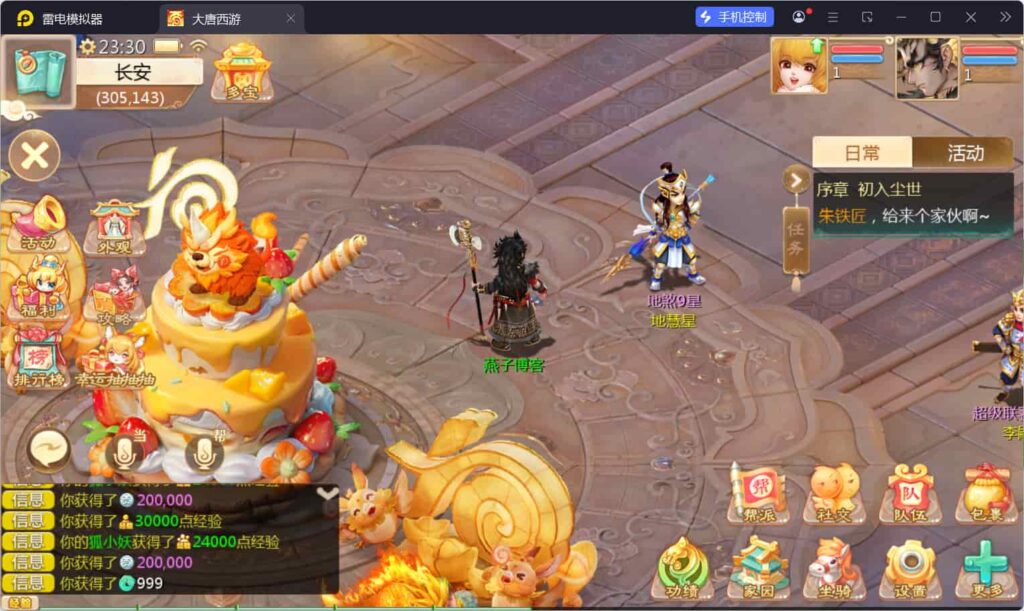
Task: Expand the 更多 more options plus icon
Action: click(x=986, y=567)
